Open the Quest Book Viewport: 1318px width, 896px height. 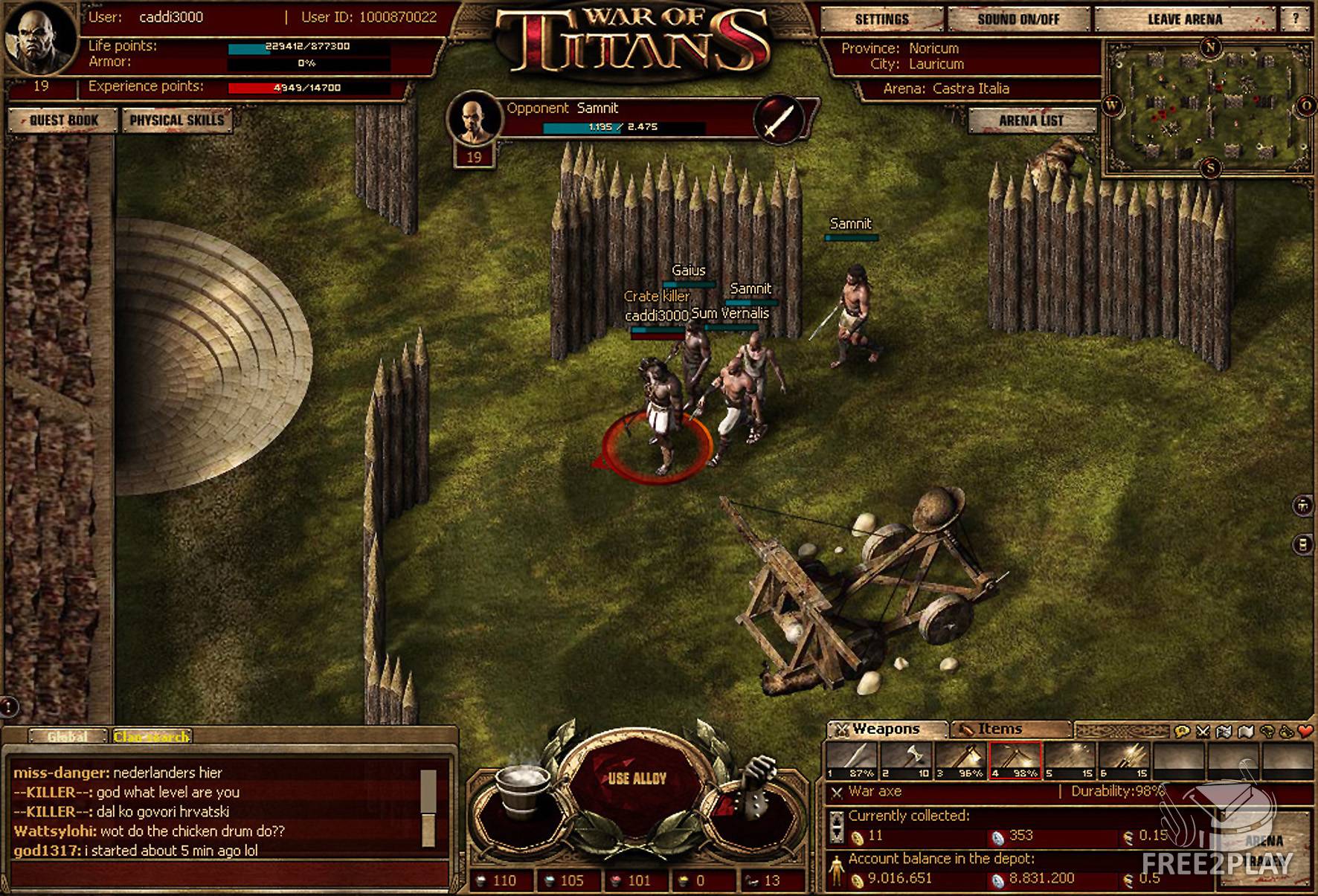pyautogui.click(x=63, y=120)
